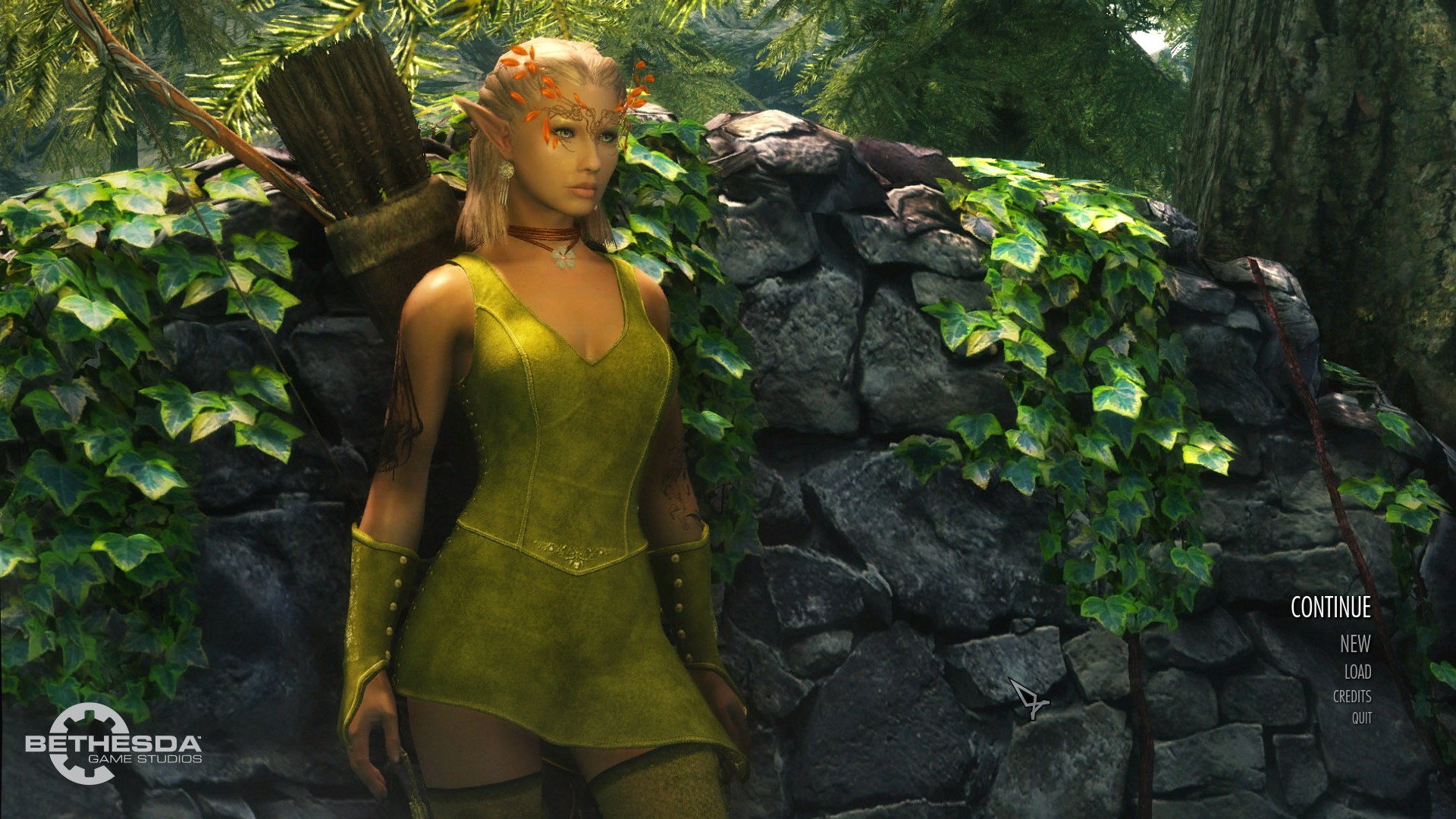The image size is (1456, 819).
Task: Continue the last saved game
Action: (1330, 607)
